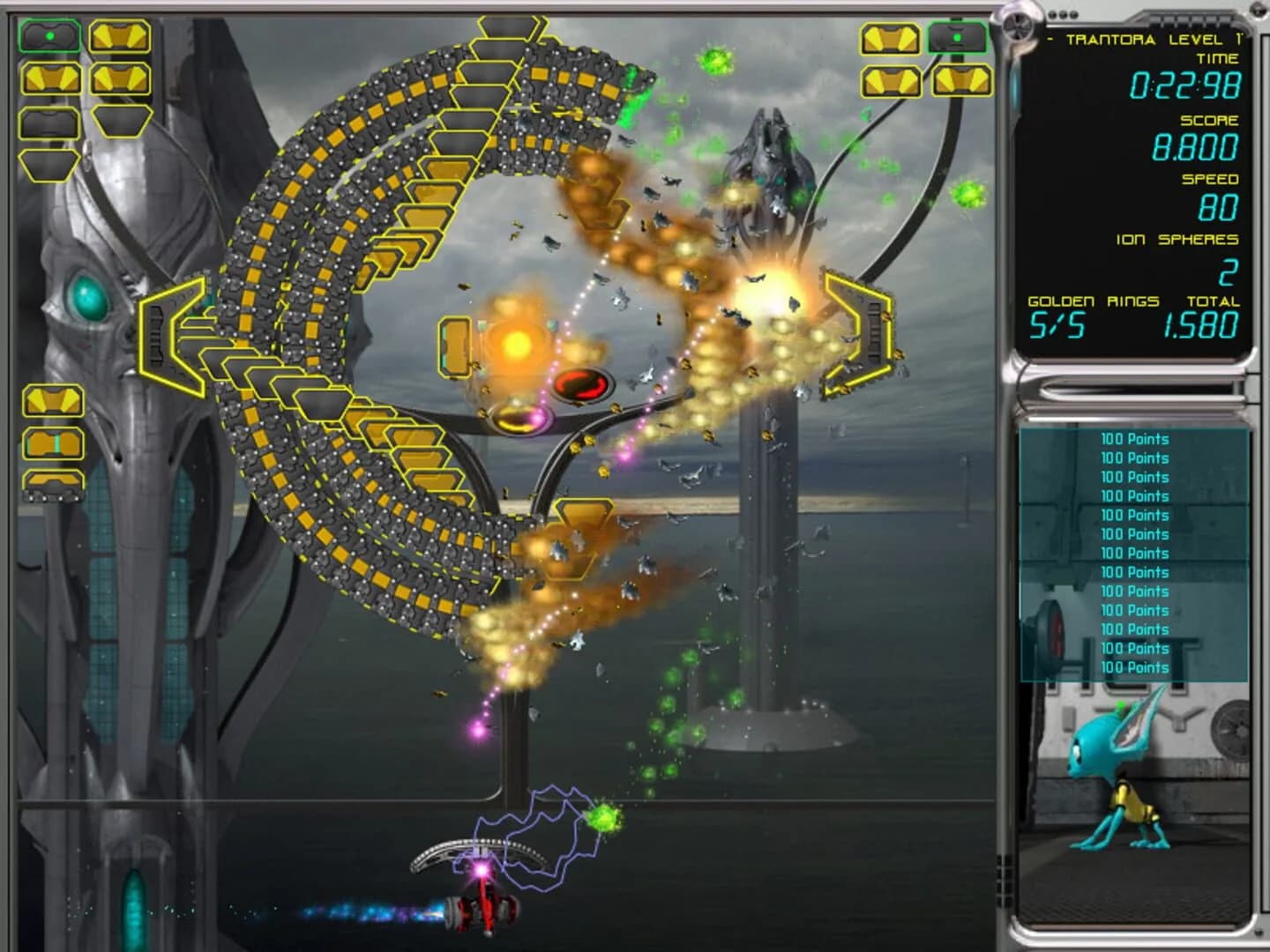Select the active power-up slot with green indicator
The image size is (1270, 952).
[51, 34]
